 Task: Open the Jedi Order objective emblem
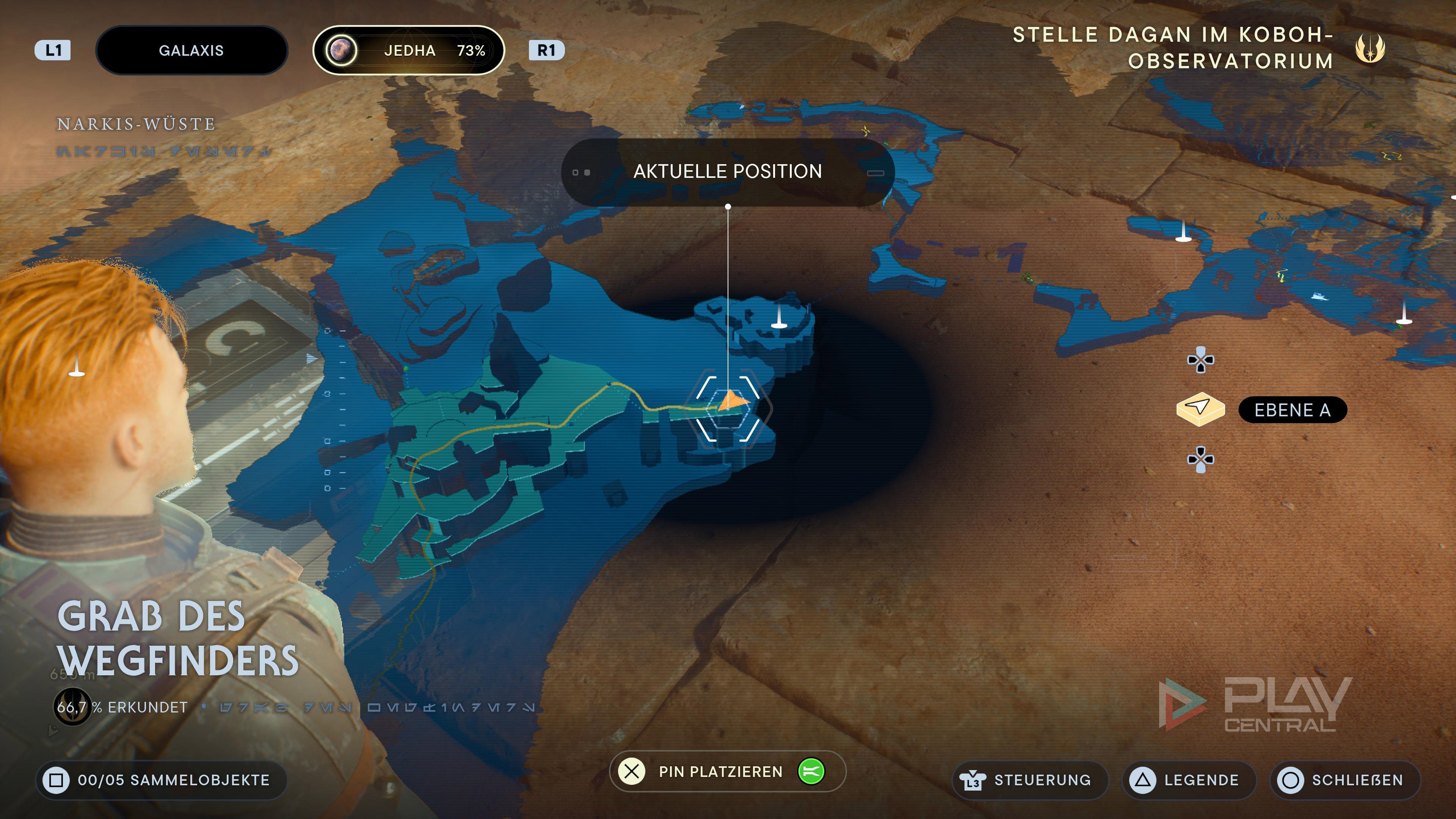point(1370,48)
